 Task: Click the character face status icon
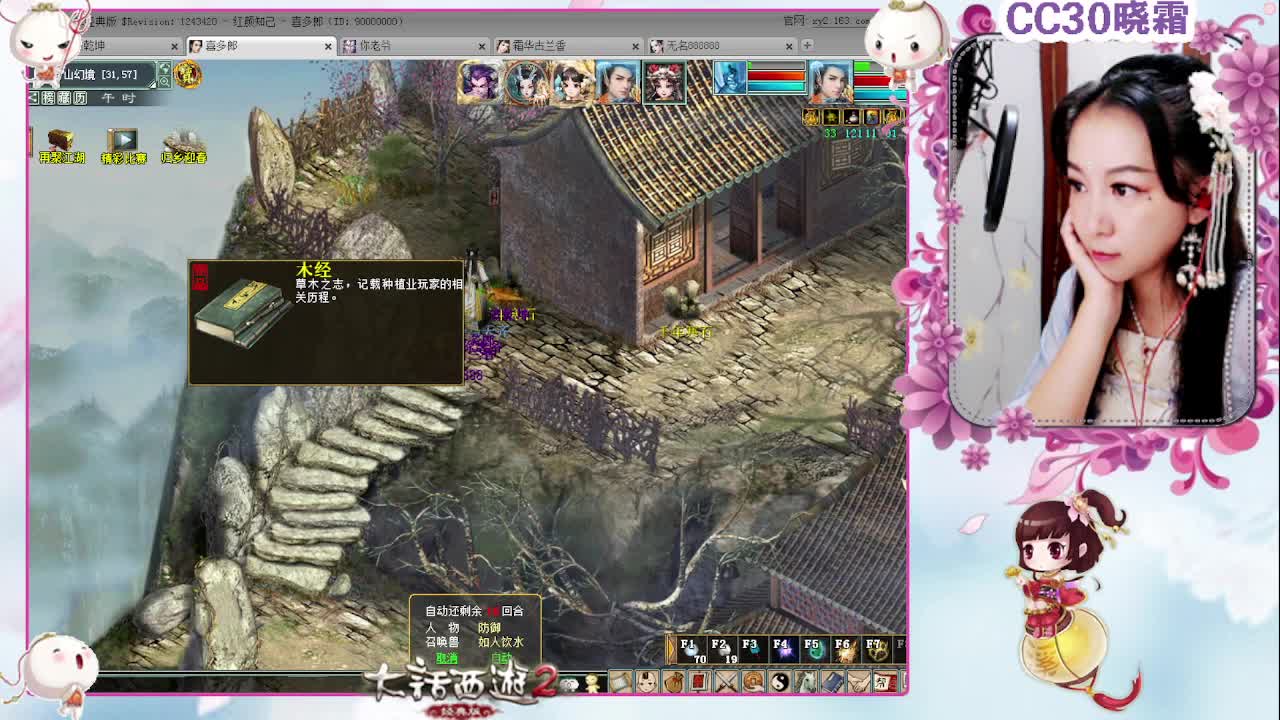646,681
